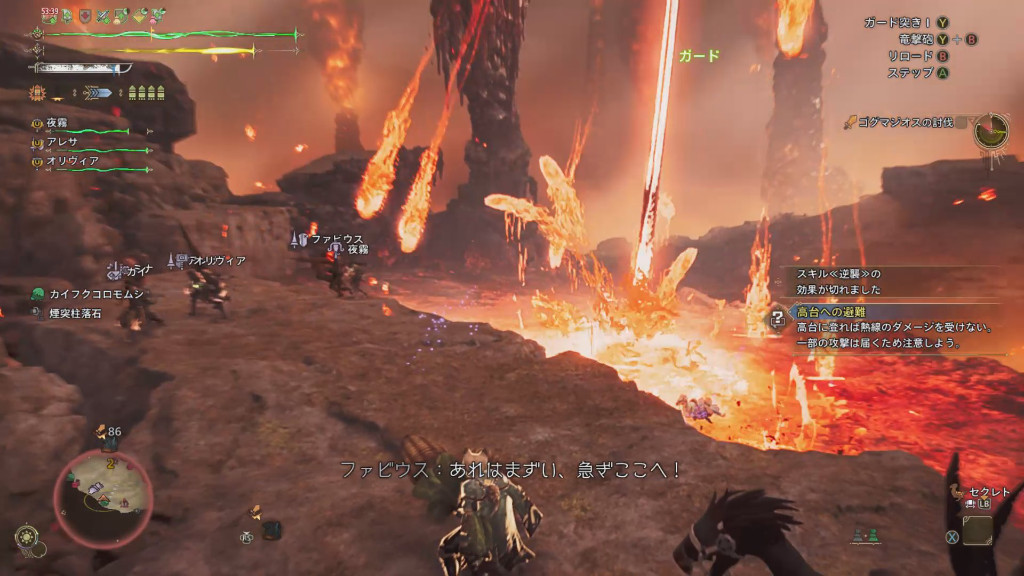Click the circular quest timer dial

pos(991,131)
